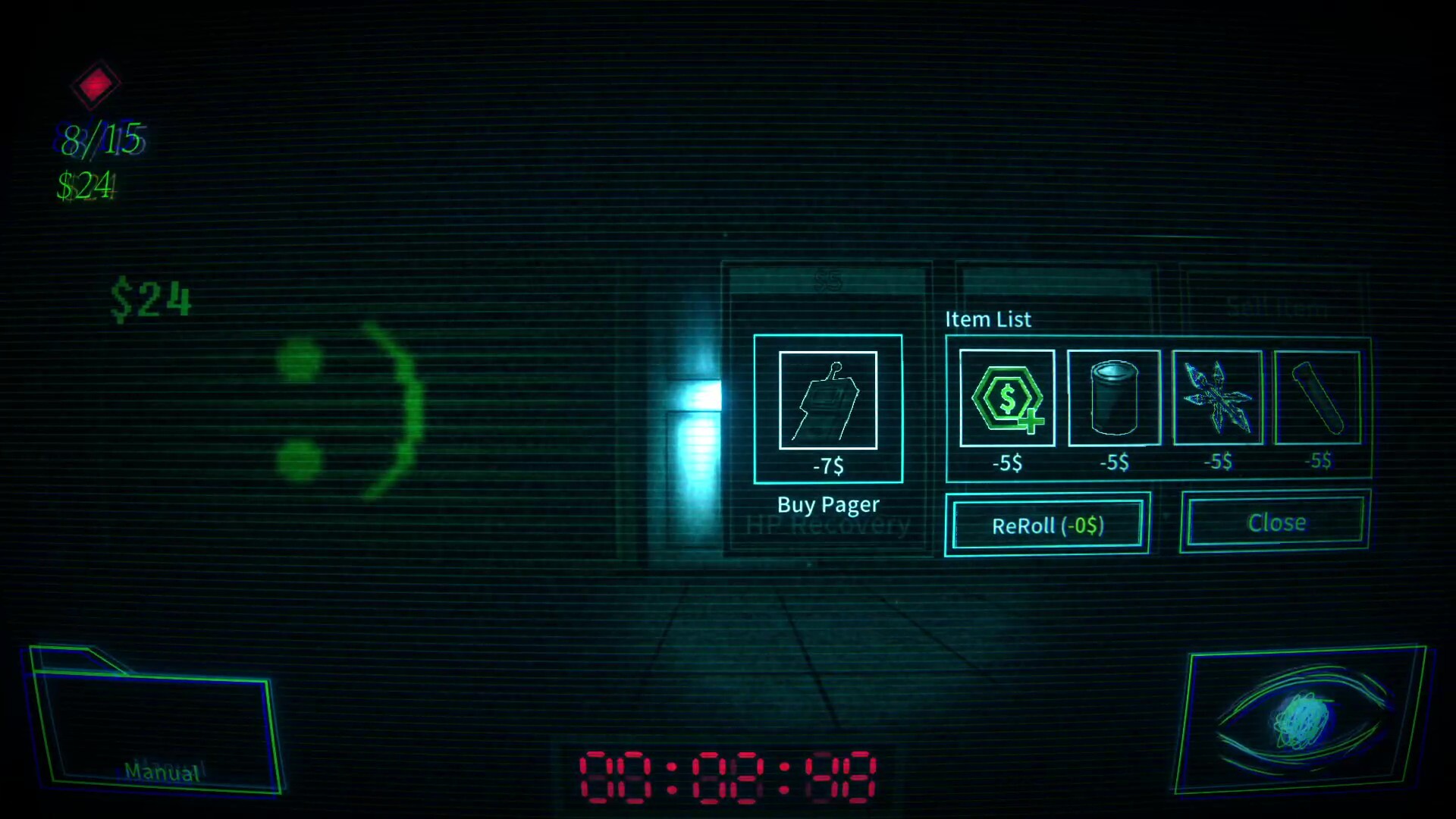Viewport: 1456px width, 819px height.
Task: Expand the faded $5 price header above the pager
Action: (828, 281)
